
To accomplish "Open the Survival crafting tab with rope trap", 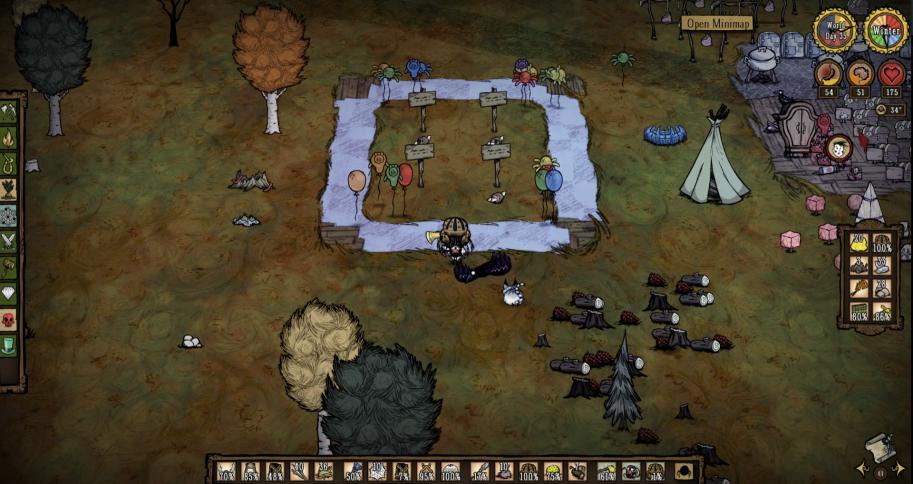I will tap(9, 164).
